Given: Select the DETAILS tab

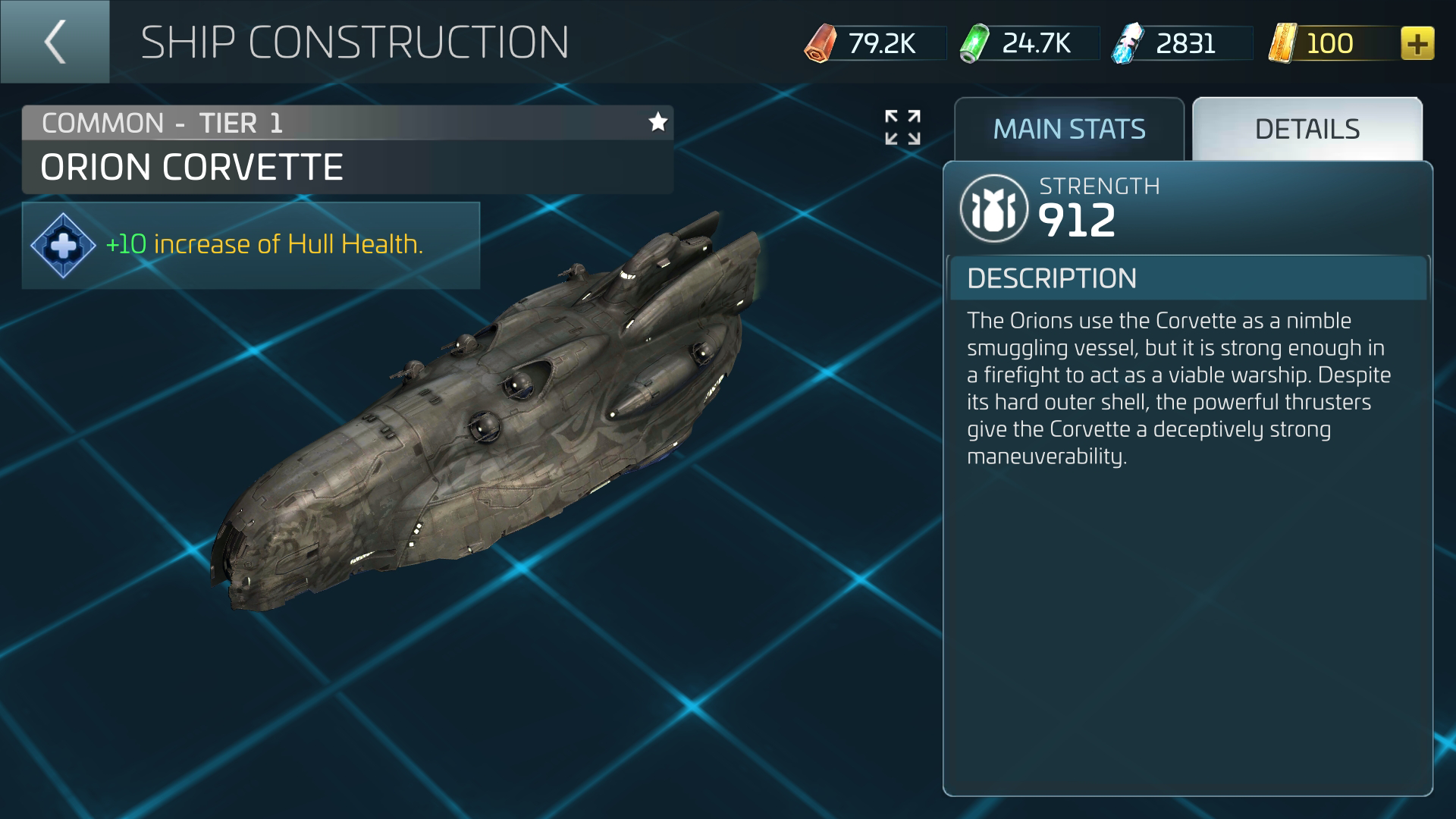Looking at the screenshot, I should (1306, 129).
